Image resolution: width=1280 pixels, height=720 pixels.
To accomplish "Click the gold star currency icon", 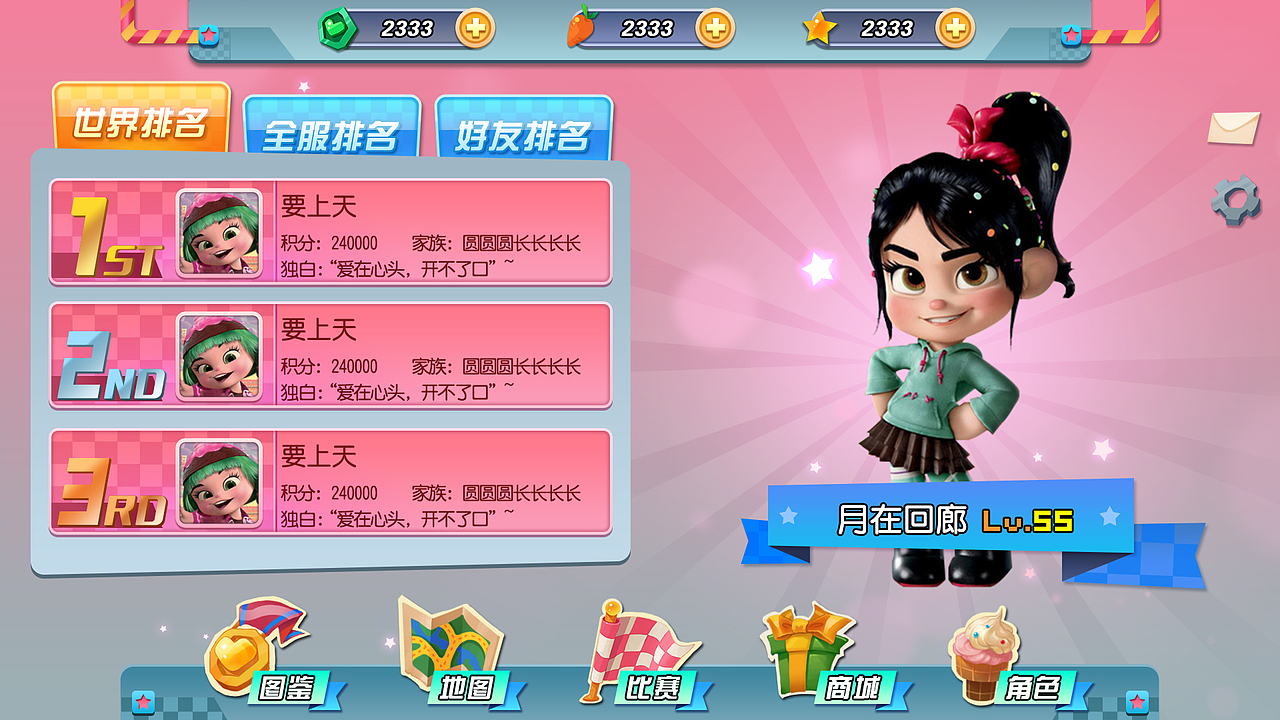I will 822,30.
